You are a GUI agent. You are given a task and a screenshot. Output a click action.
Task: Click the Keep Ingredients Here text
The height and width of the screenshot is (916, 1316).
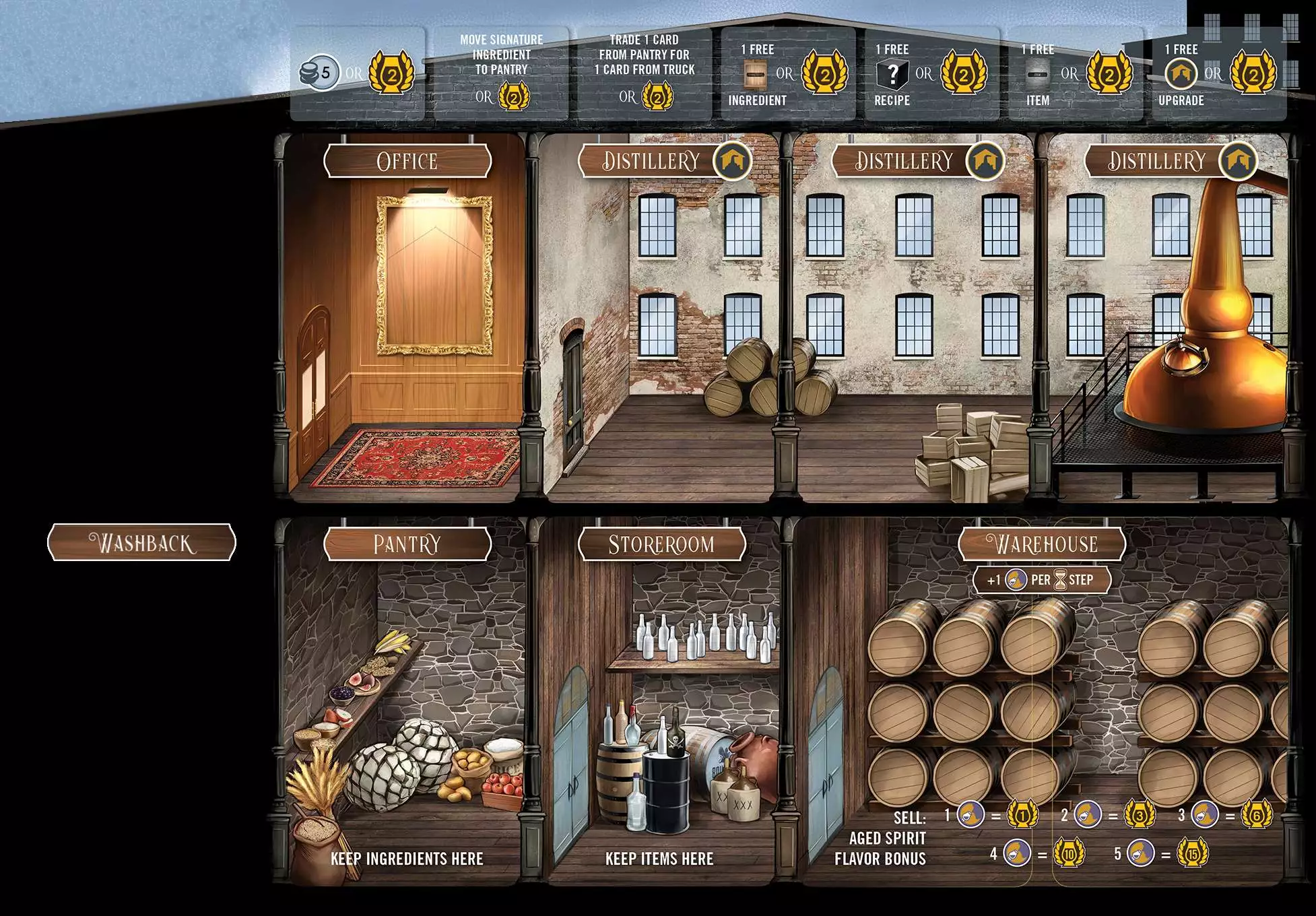click(x=407, y=859)
